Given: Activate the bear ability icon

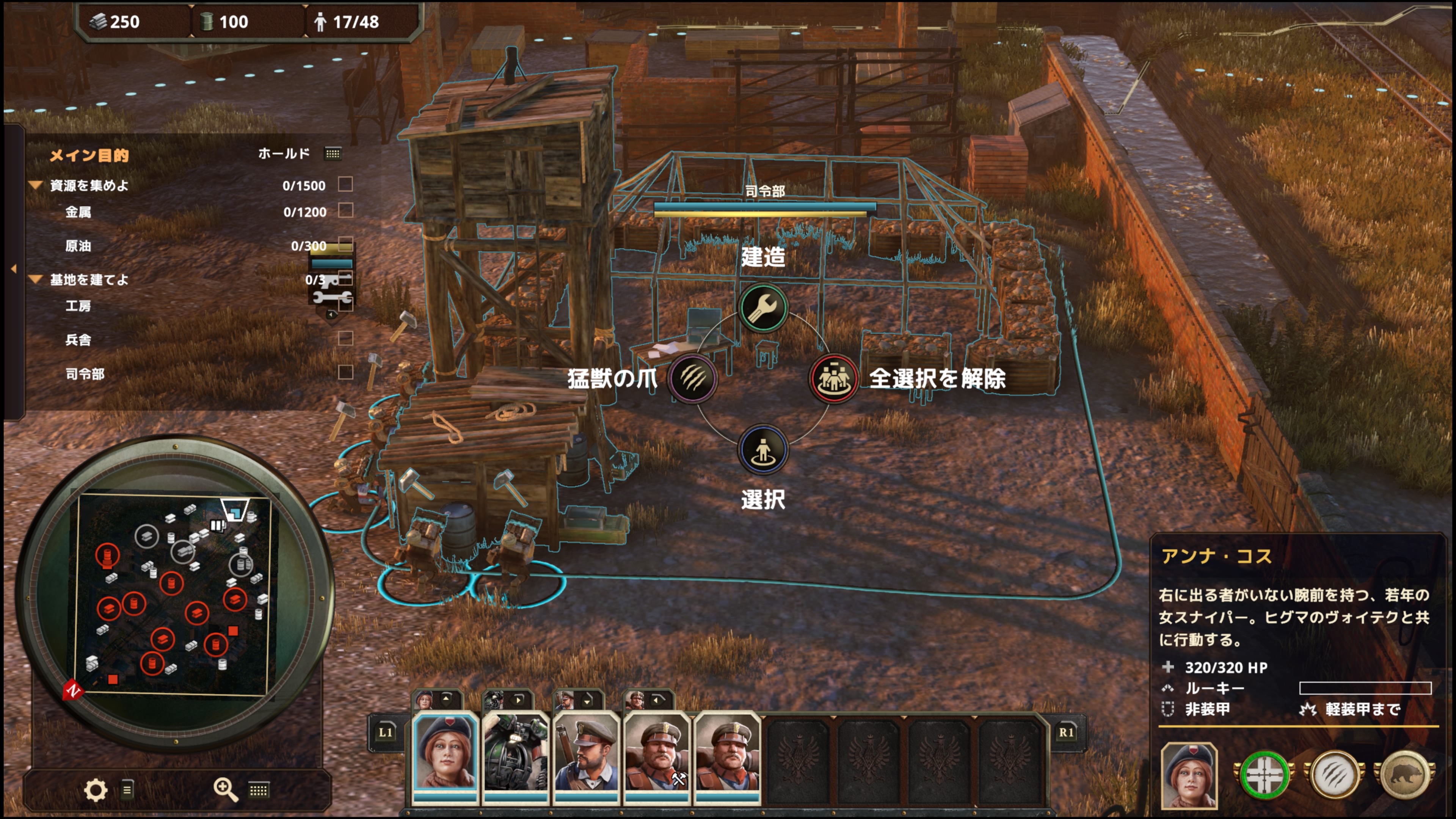Looking at the screenshot, I should tap(1405, 775).
